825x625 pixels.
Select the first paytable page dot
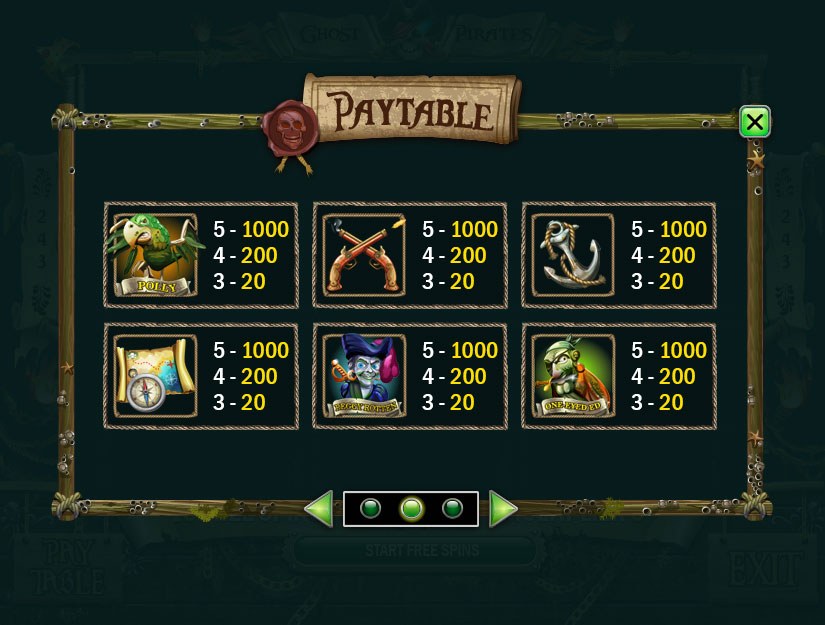[370, 509]
